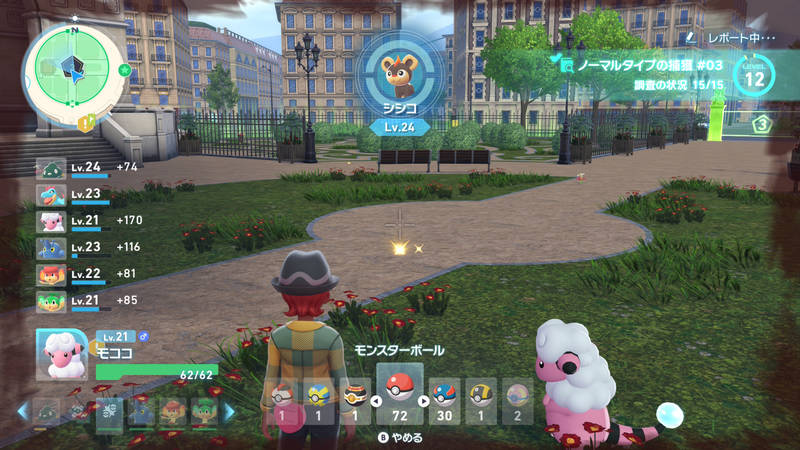This screenshot has width=800, height=450.
Task: Select the Lv.23 blue beetle party portrait
Action: click(x=52, y=248)
